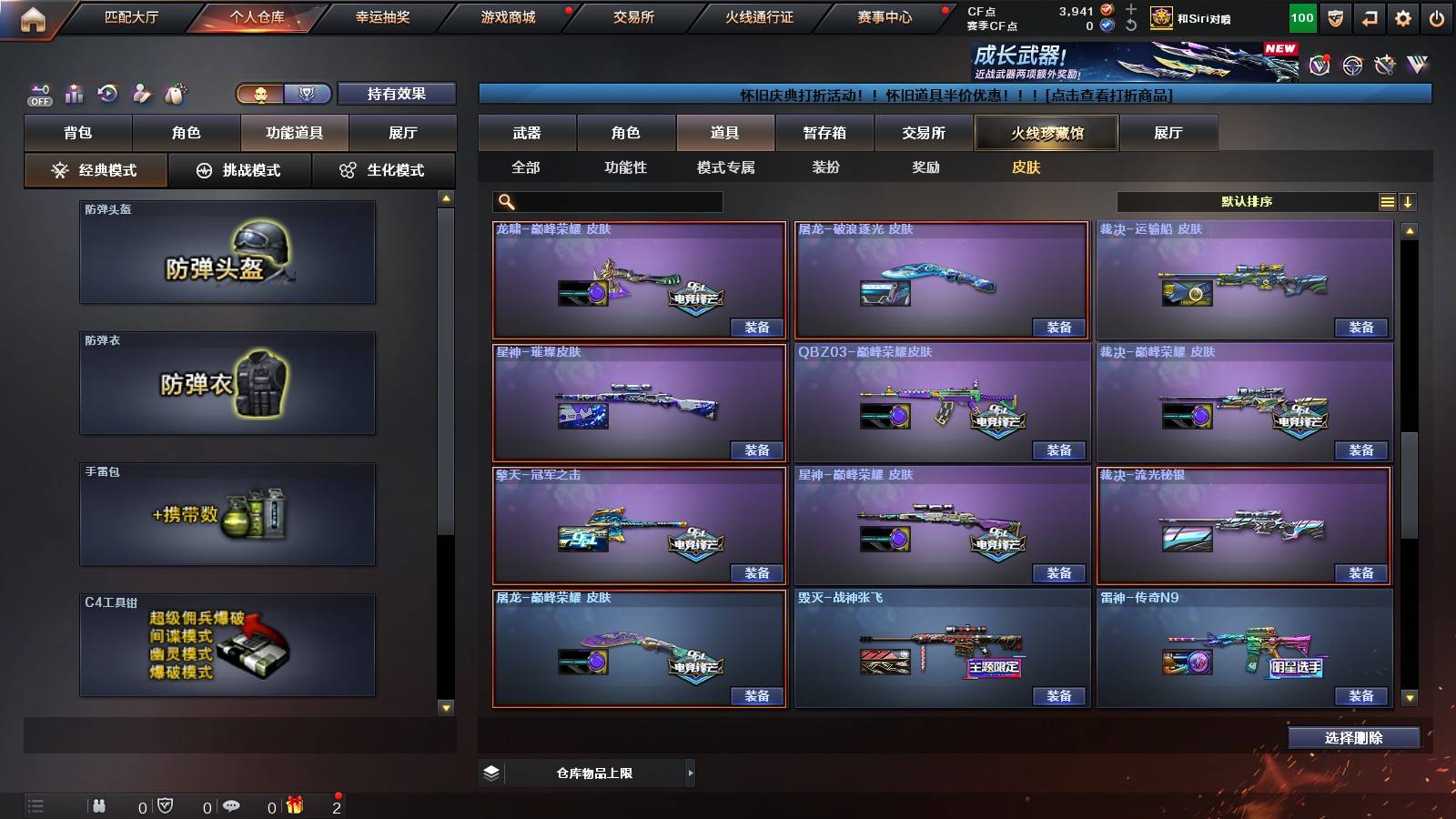The image size is (1456, 819).
Task: Toggle descending sort with the arrow icon
Action: (x=1410, y=202)
